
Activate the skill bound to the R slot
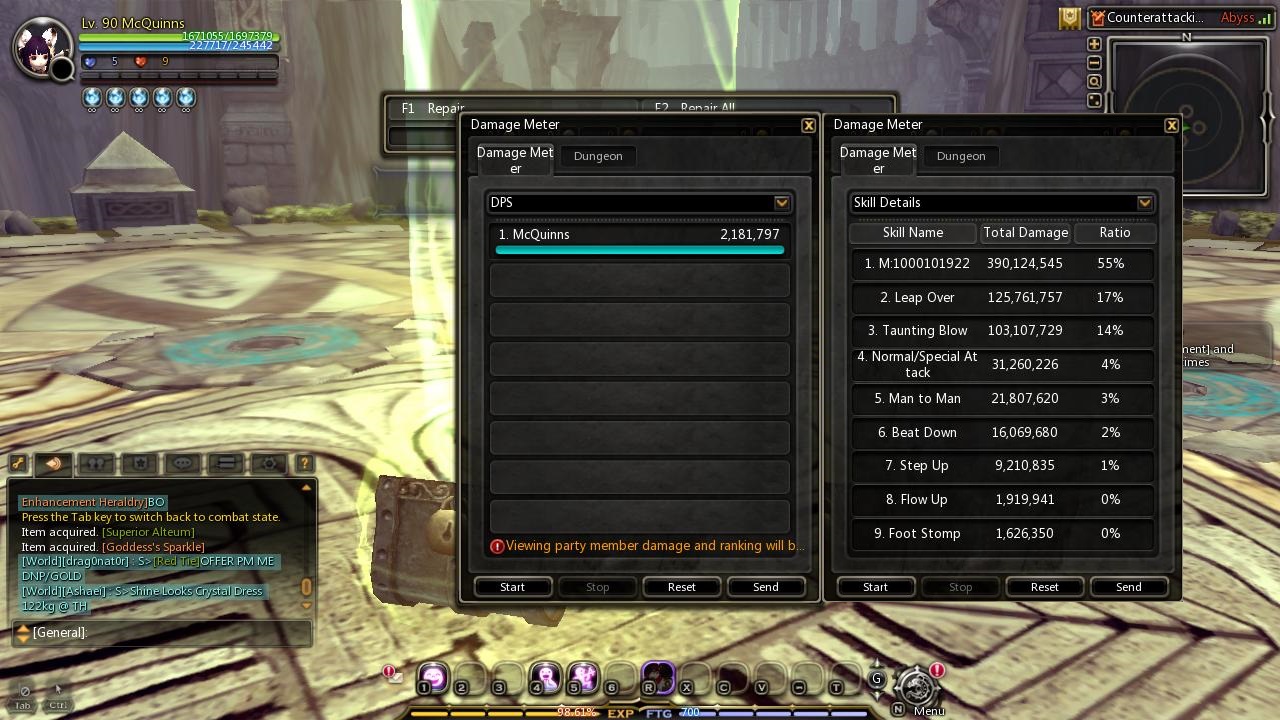pos(658,678)
